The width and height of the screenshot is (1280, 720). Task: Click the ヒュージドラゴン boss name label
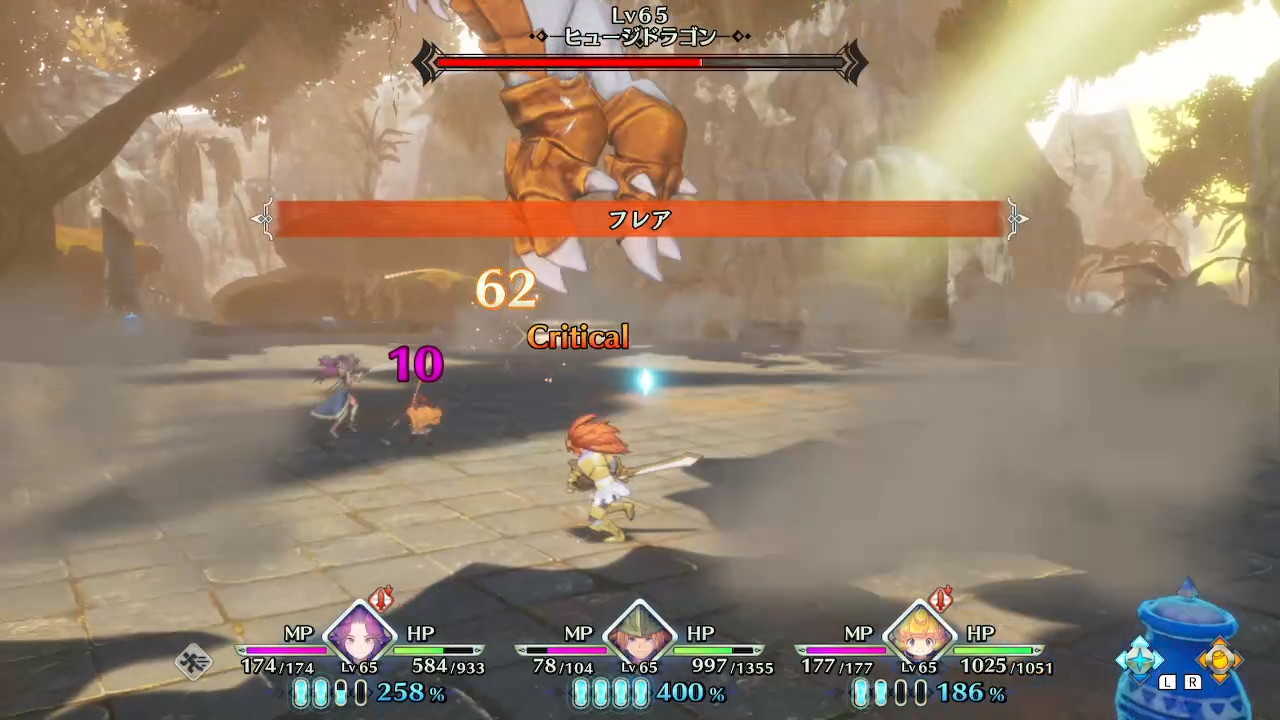[640, 36]
